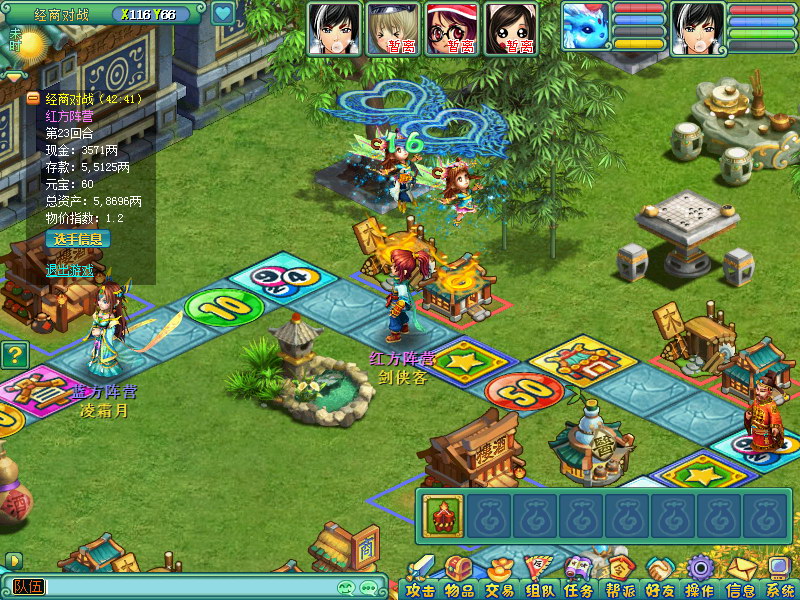Click the 队伍 chat channel selector
The height and width of the screenshot is (600, 800).
(28, 587)
